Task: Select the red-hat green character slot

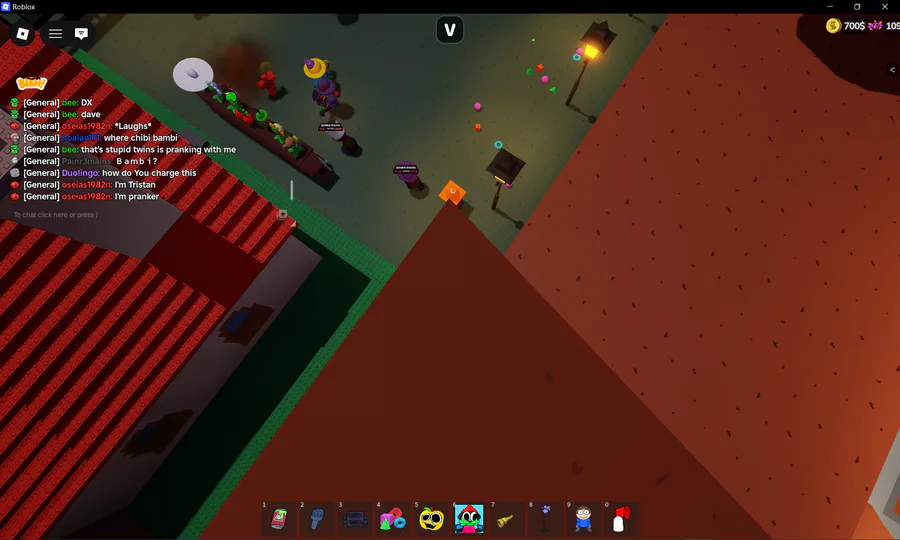Action: (x=469, y=519)
